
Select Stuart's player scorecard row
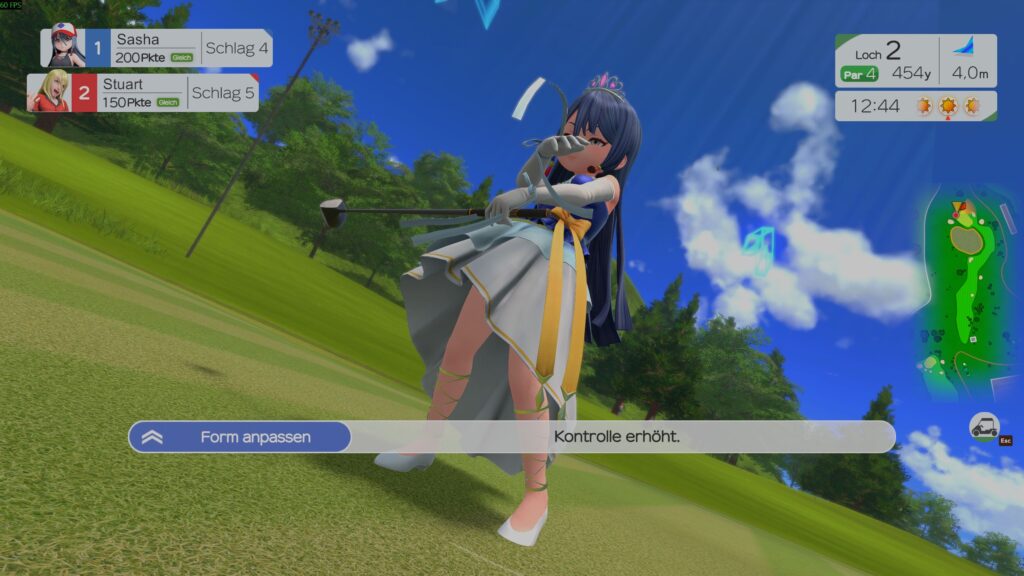tap(143, 93)
